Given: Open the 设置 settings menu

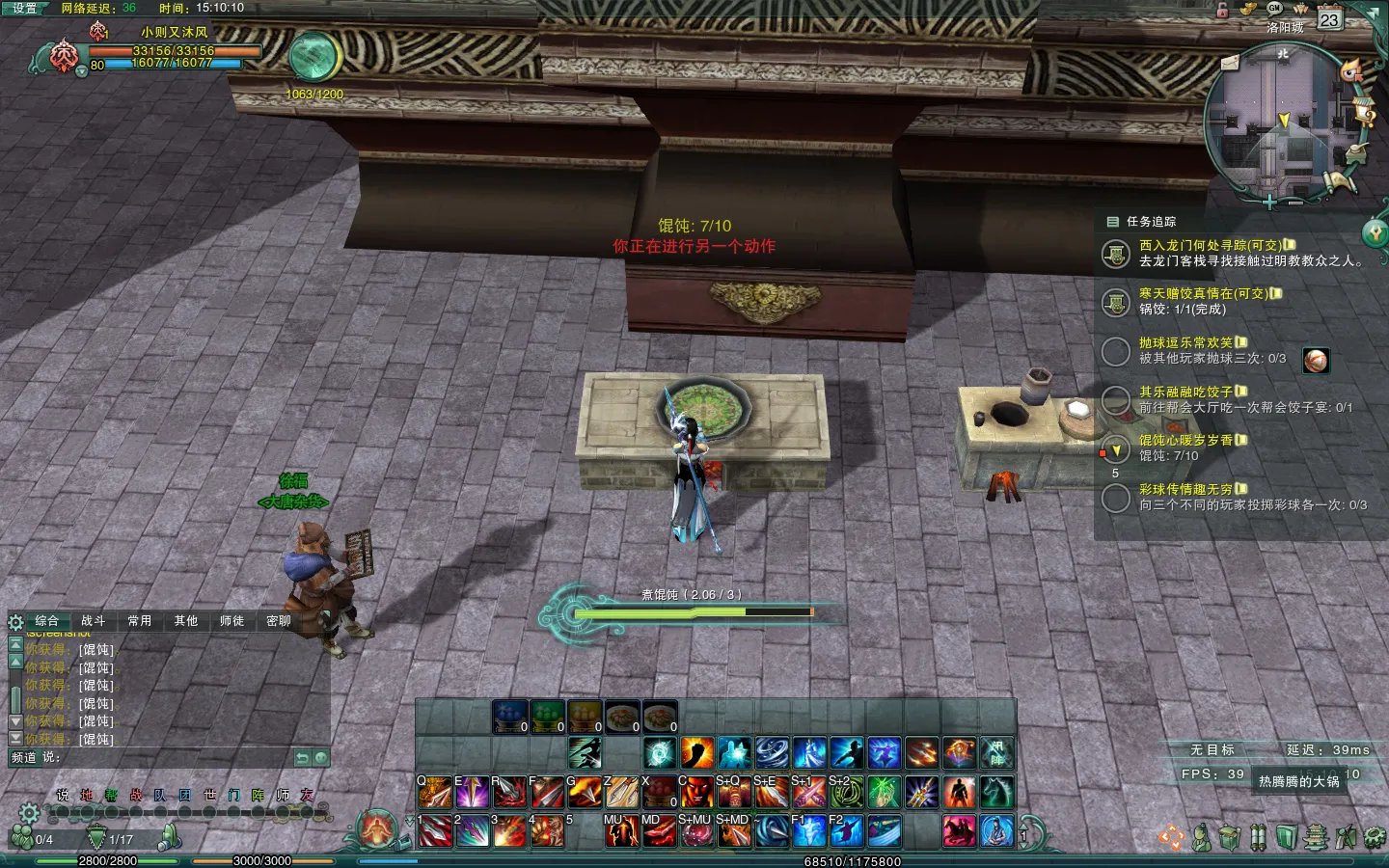Looking at the screenshot, I should pyautogui.click(x=24, y=8).
